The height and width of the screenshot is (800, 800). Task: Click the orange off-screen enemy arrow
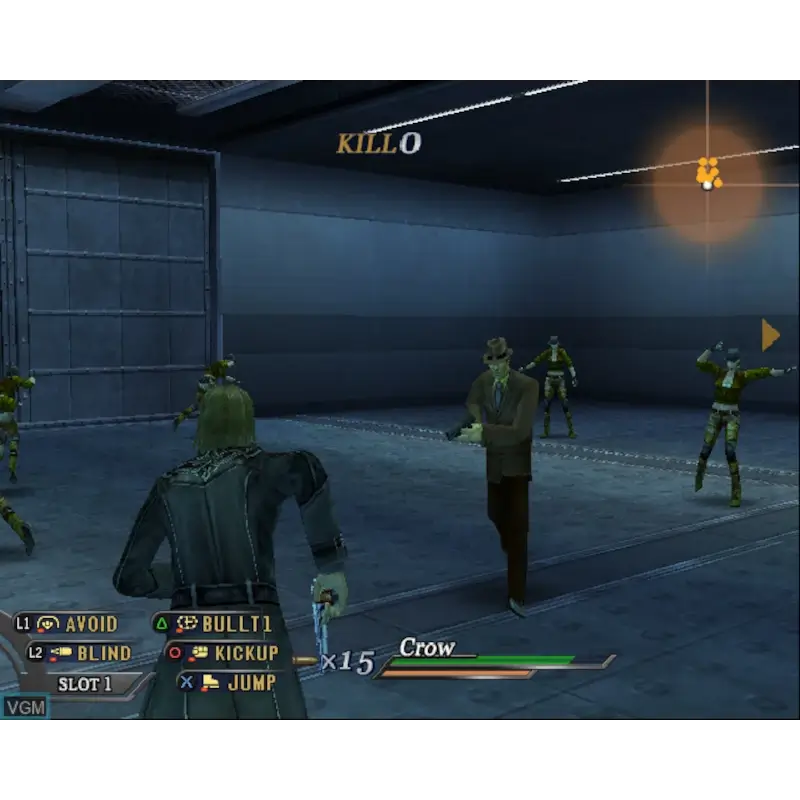click(770, 335)
